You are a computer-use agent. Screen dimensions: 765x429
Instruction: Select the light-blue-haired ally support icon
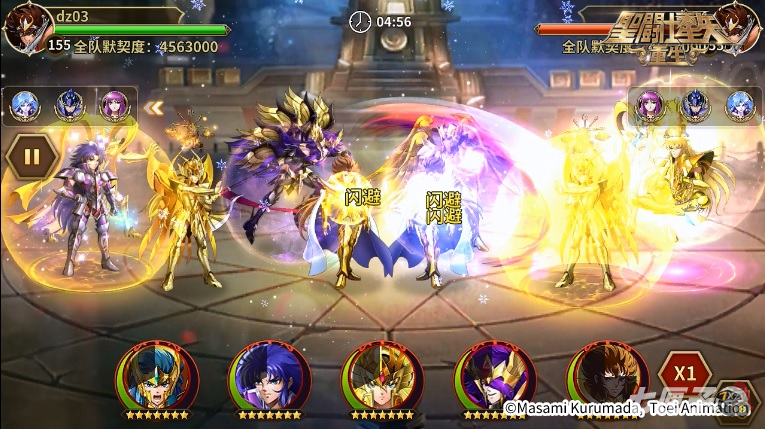click(x=24, y=104)
